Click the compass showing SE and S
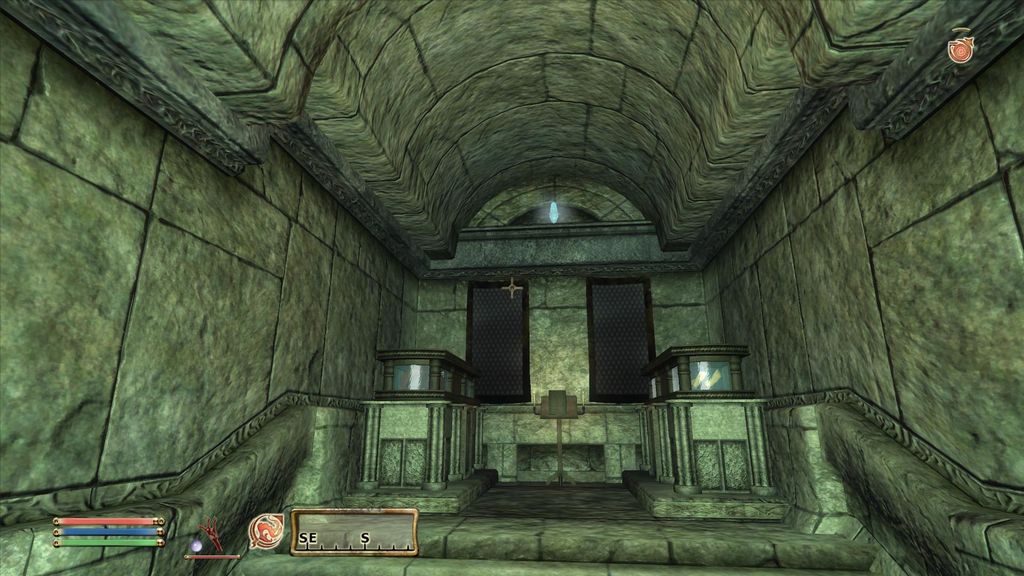 tap(354, 532)
